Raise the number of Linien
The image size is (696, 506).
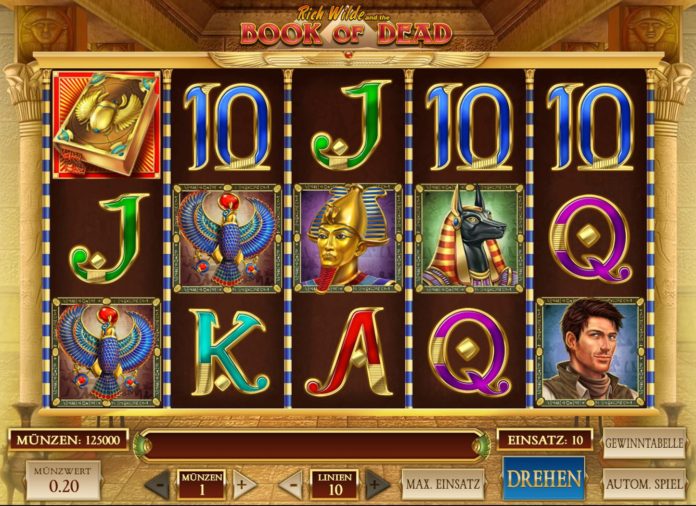coord(376,485)
